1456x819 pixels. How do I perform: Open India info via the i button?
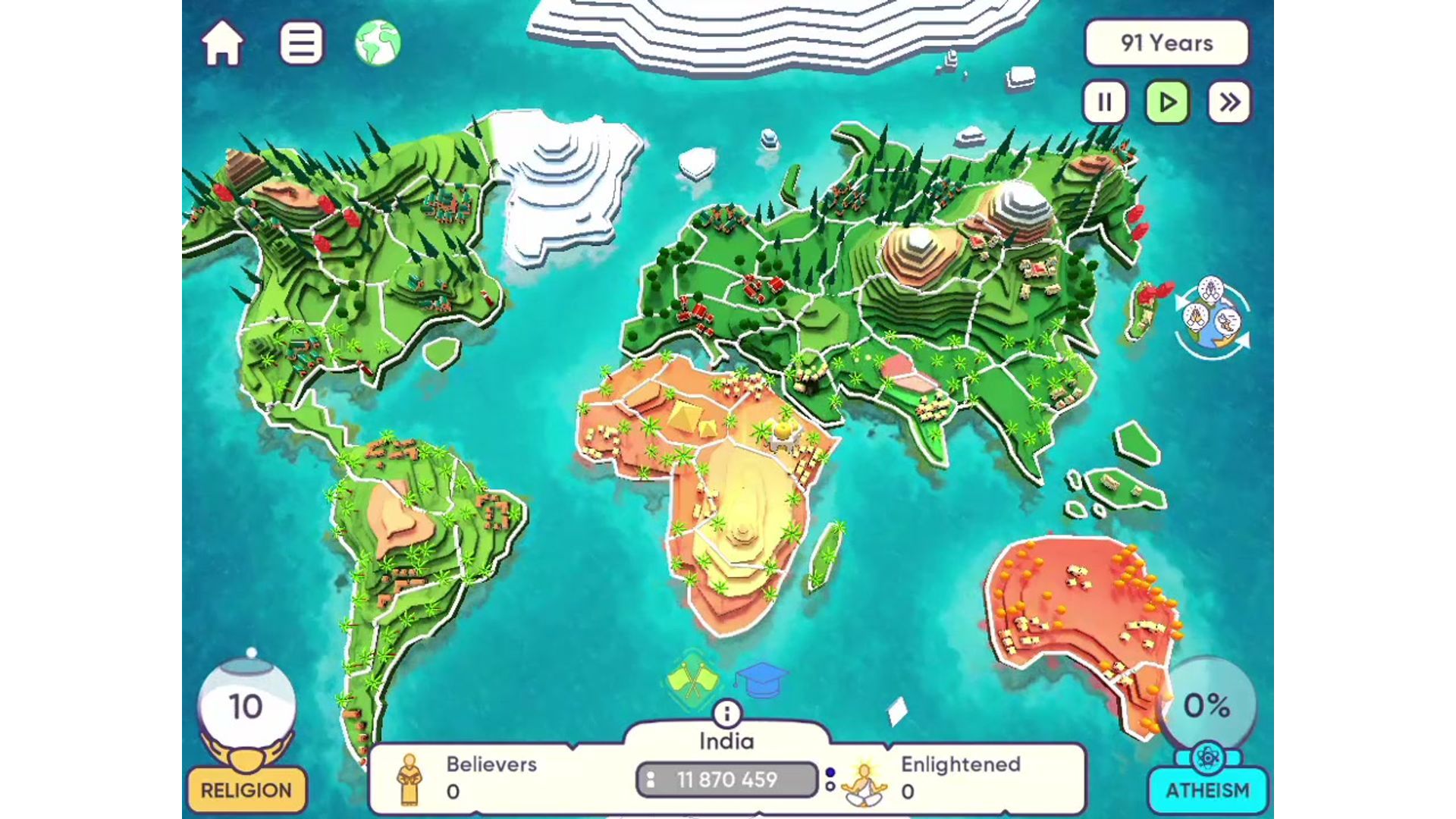click(x=727, y=711)
